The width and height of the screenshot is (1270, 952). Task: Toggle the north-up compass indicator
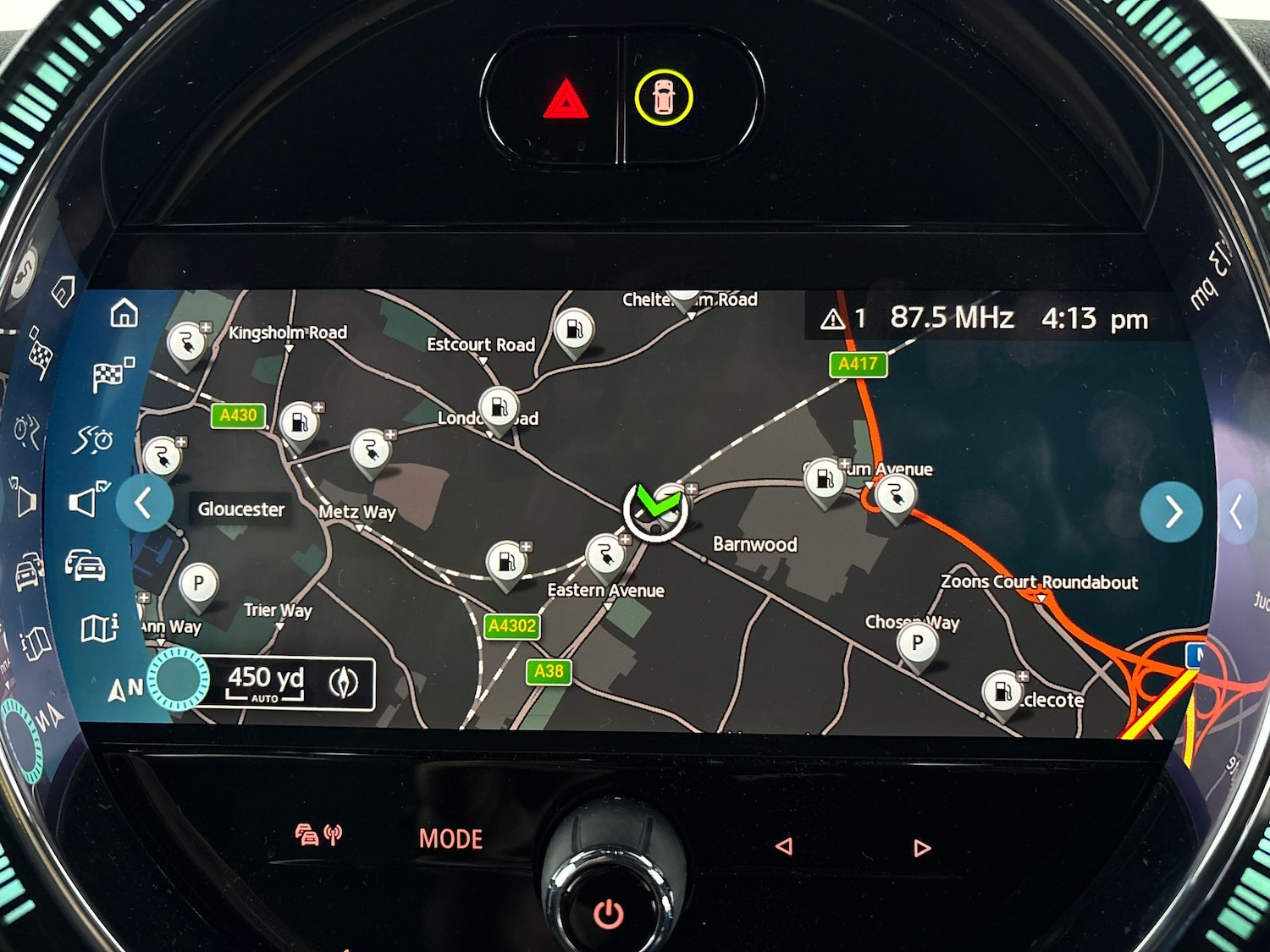pos(124,690)
